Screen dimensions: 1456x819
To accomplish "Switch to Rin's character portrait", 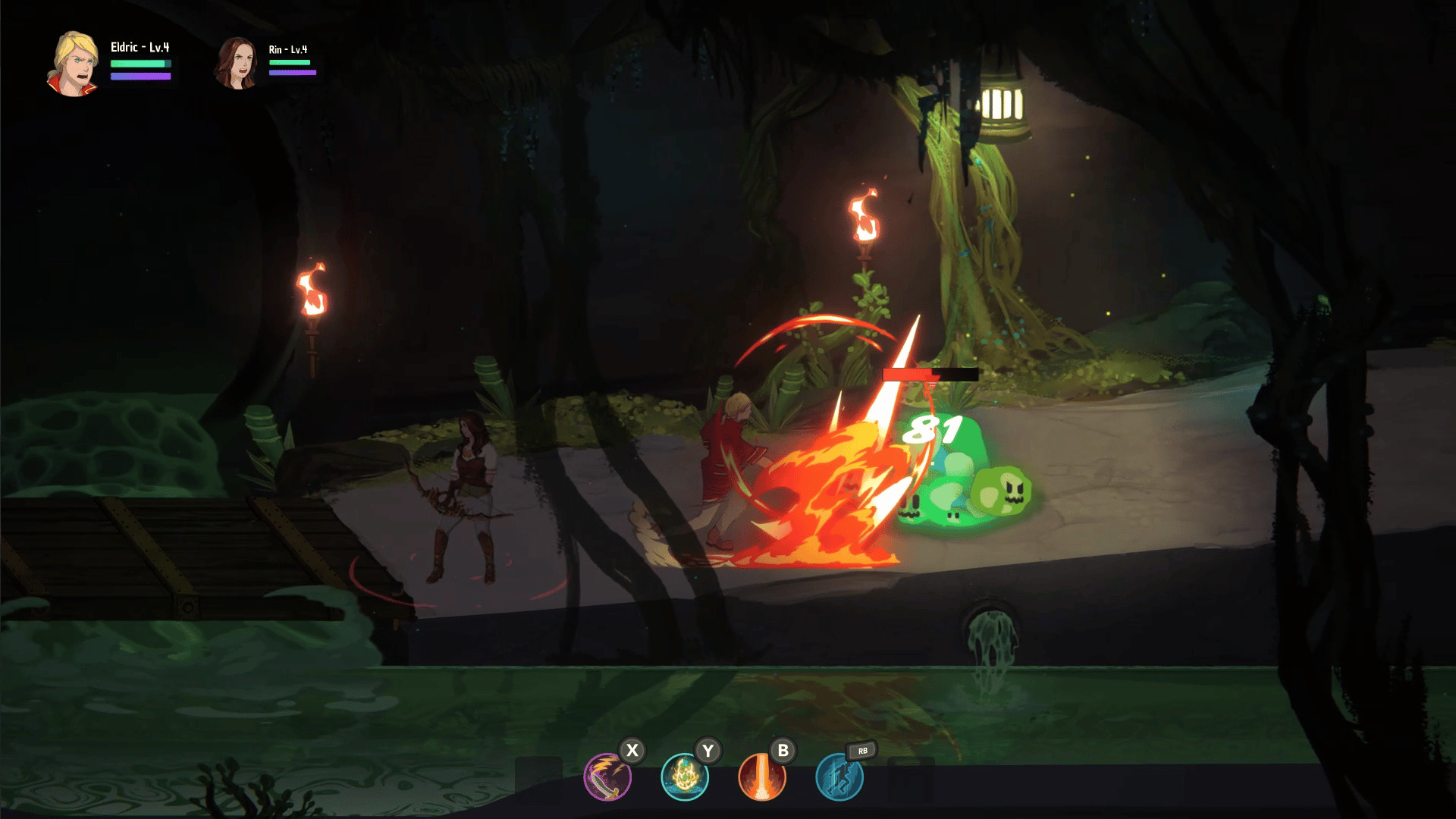I will click(237, 64).
